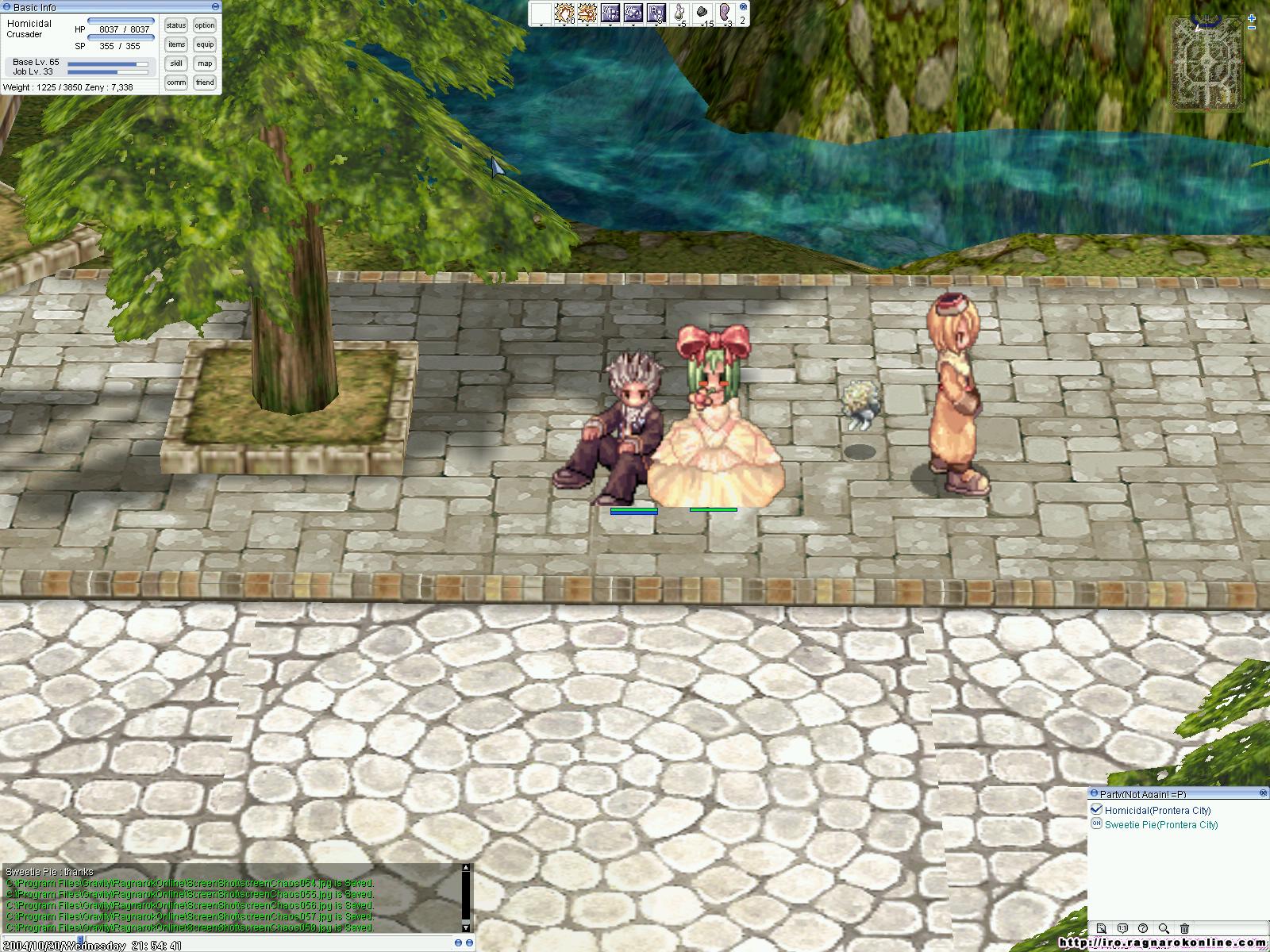This screenshot has height=952, width=1270.
Task: Select Homicidal in the party list
Action: coord(1157,811)
